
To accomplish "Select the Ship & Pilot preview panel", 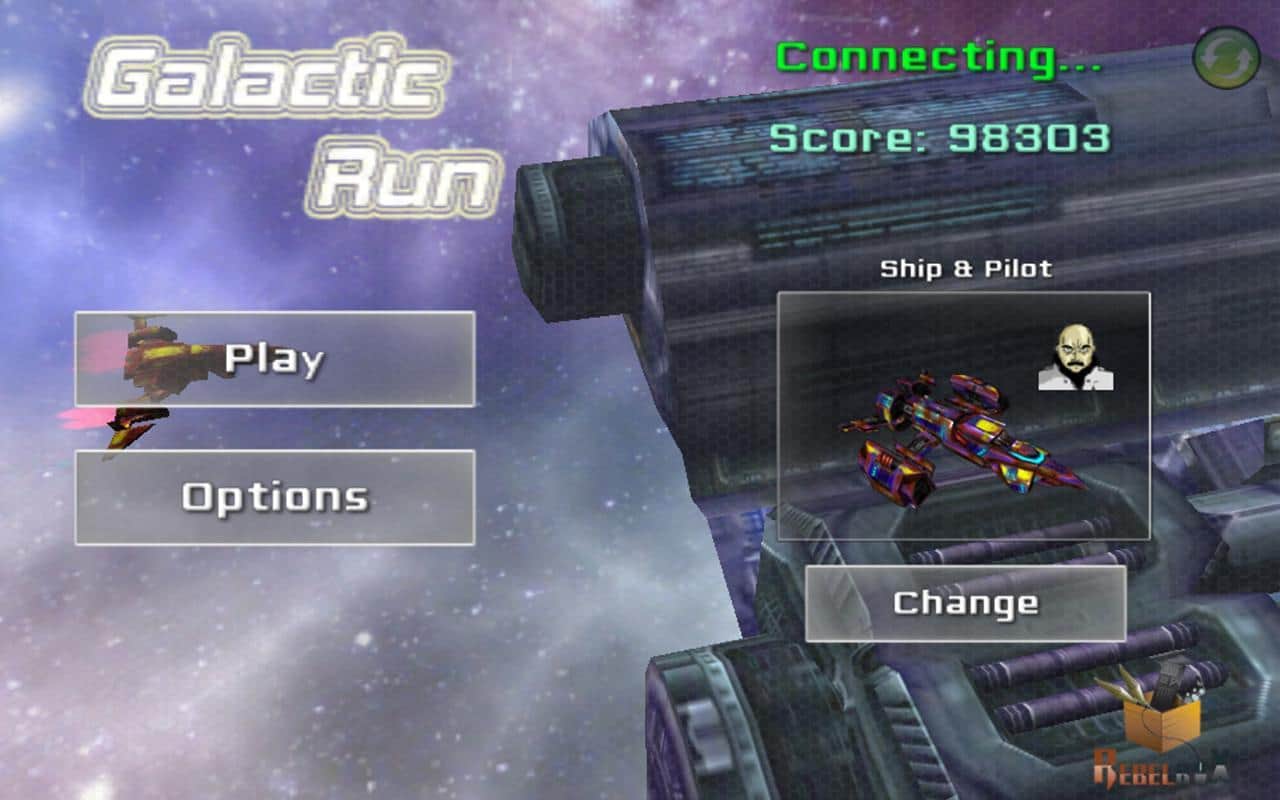I will click(x=964, y=416).
